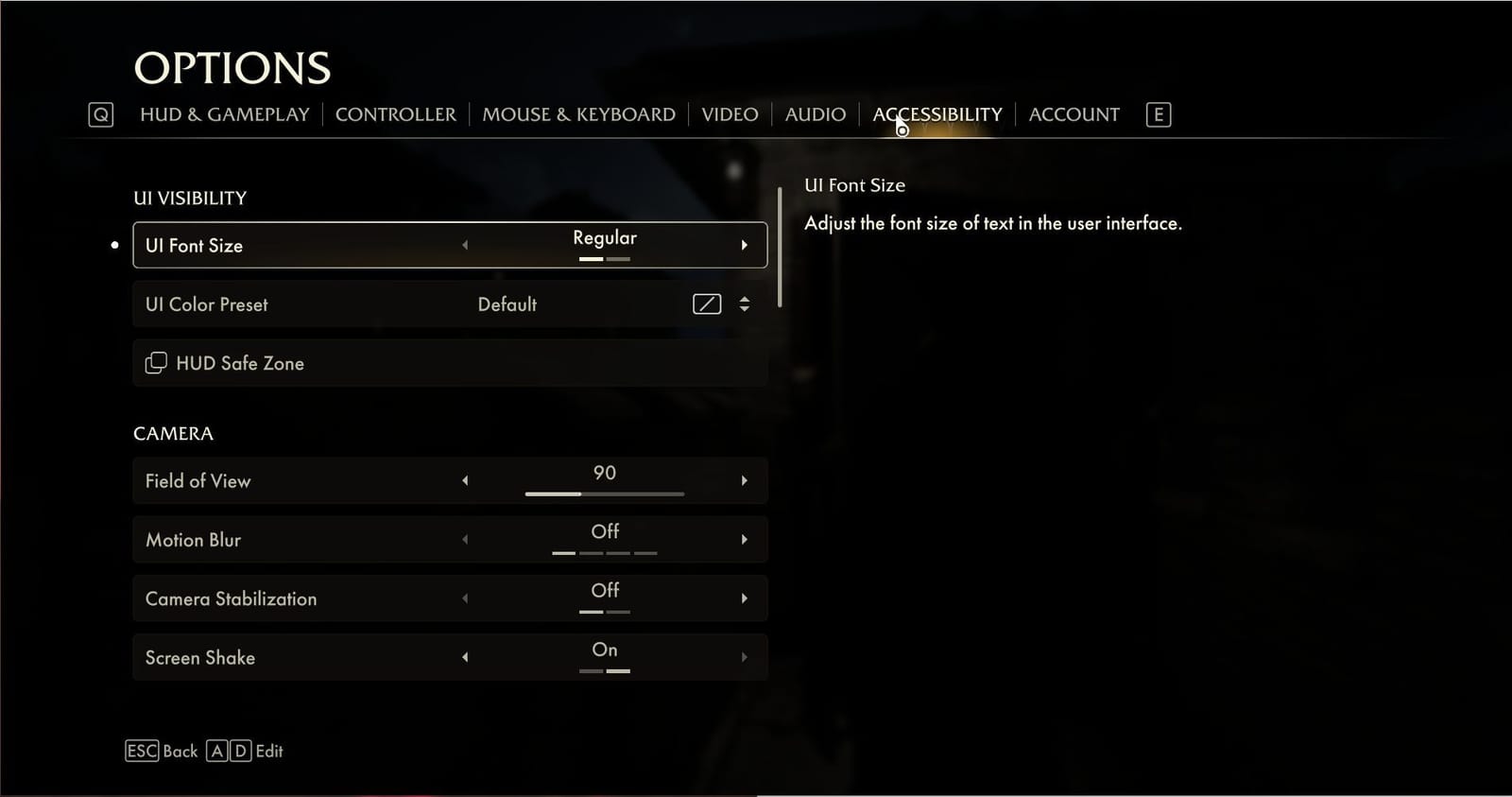Click the E key navigation icon beside Account
Viewport: 1512px width, 797px height.
1157,113
